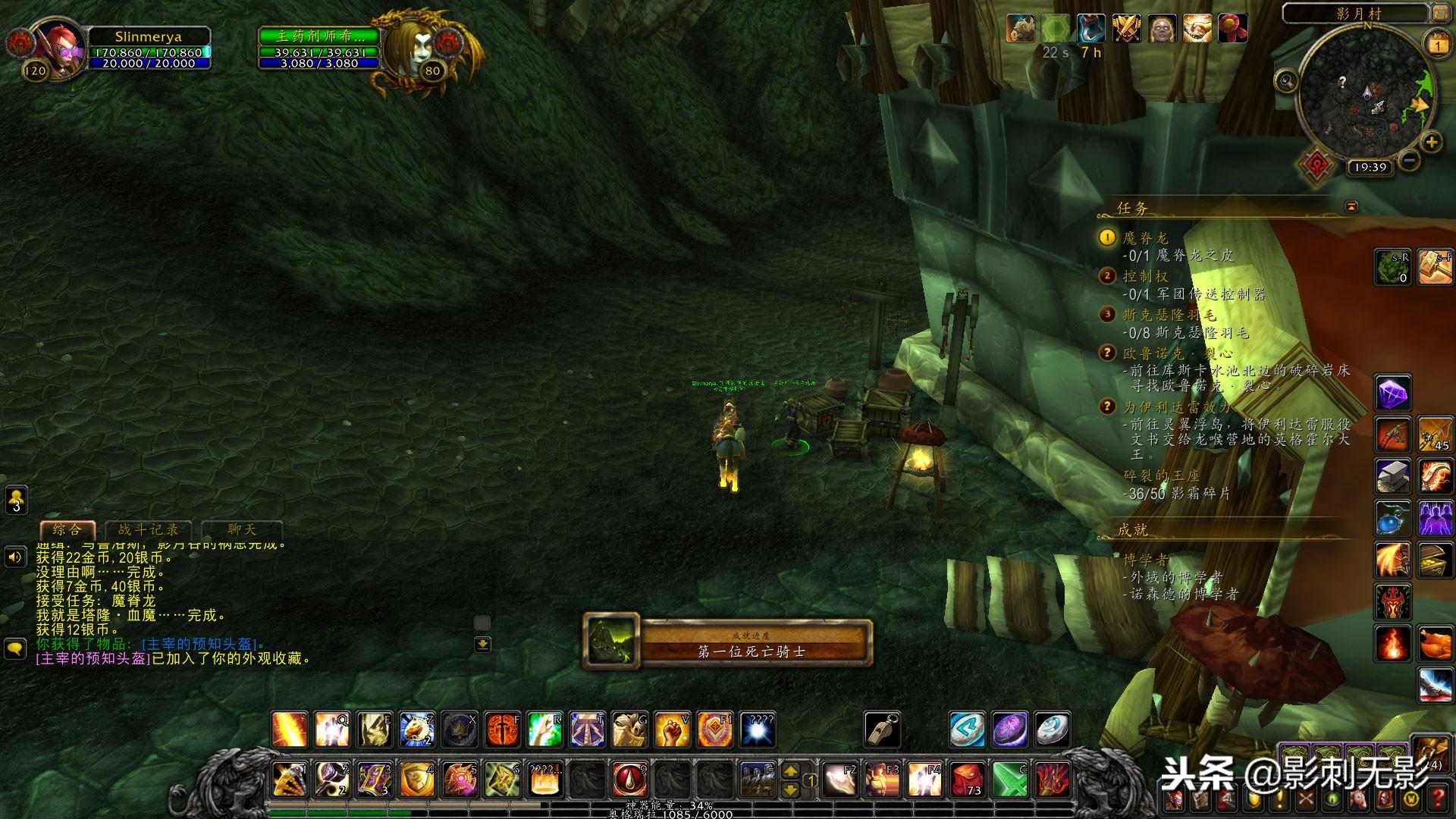Open the minimap zoom-in plus button
The width and height of the screenshot is (1456, 819).
click(x=1431, y=142)
